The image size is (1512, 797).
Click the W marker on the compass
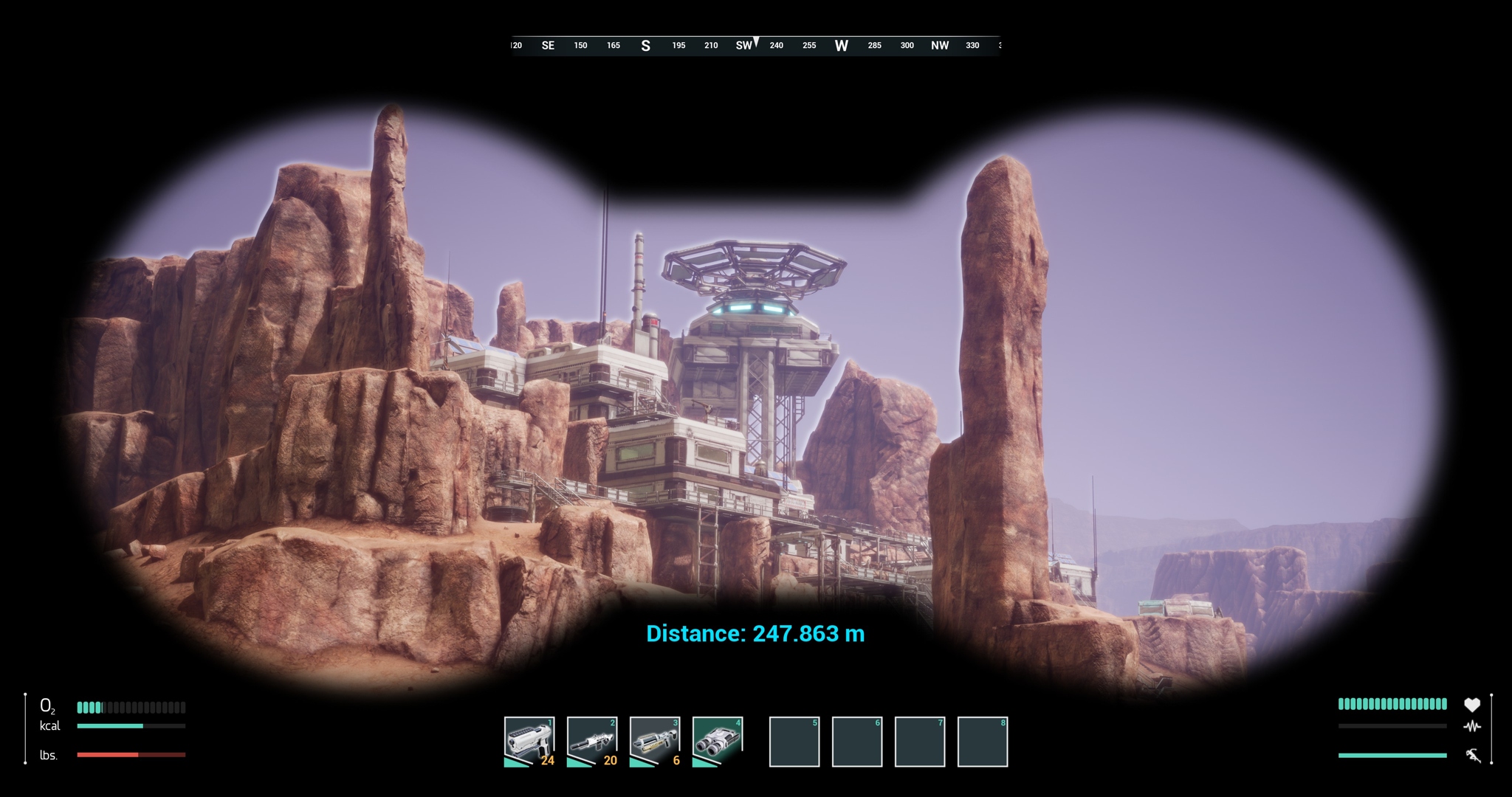click(x=841, y=46)
